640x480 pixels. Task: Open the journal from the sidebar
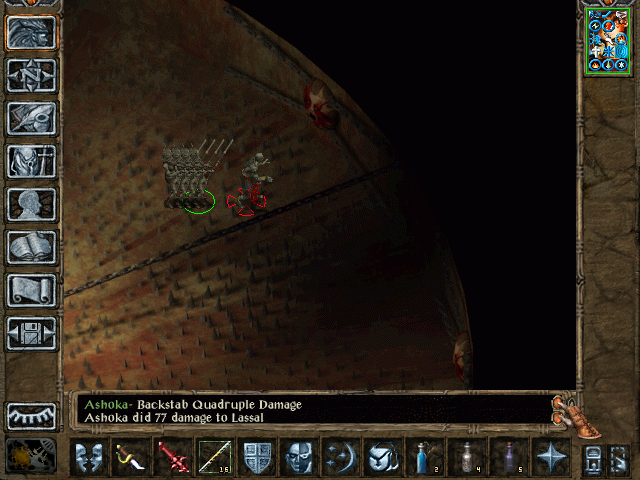pos(31,118)
